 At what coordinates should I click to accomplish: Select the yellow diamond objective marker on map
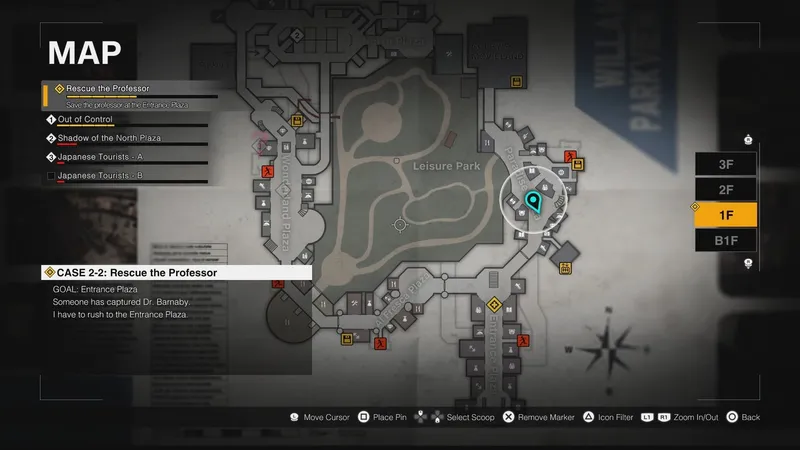pyautogui.click(x=493, y=304)
